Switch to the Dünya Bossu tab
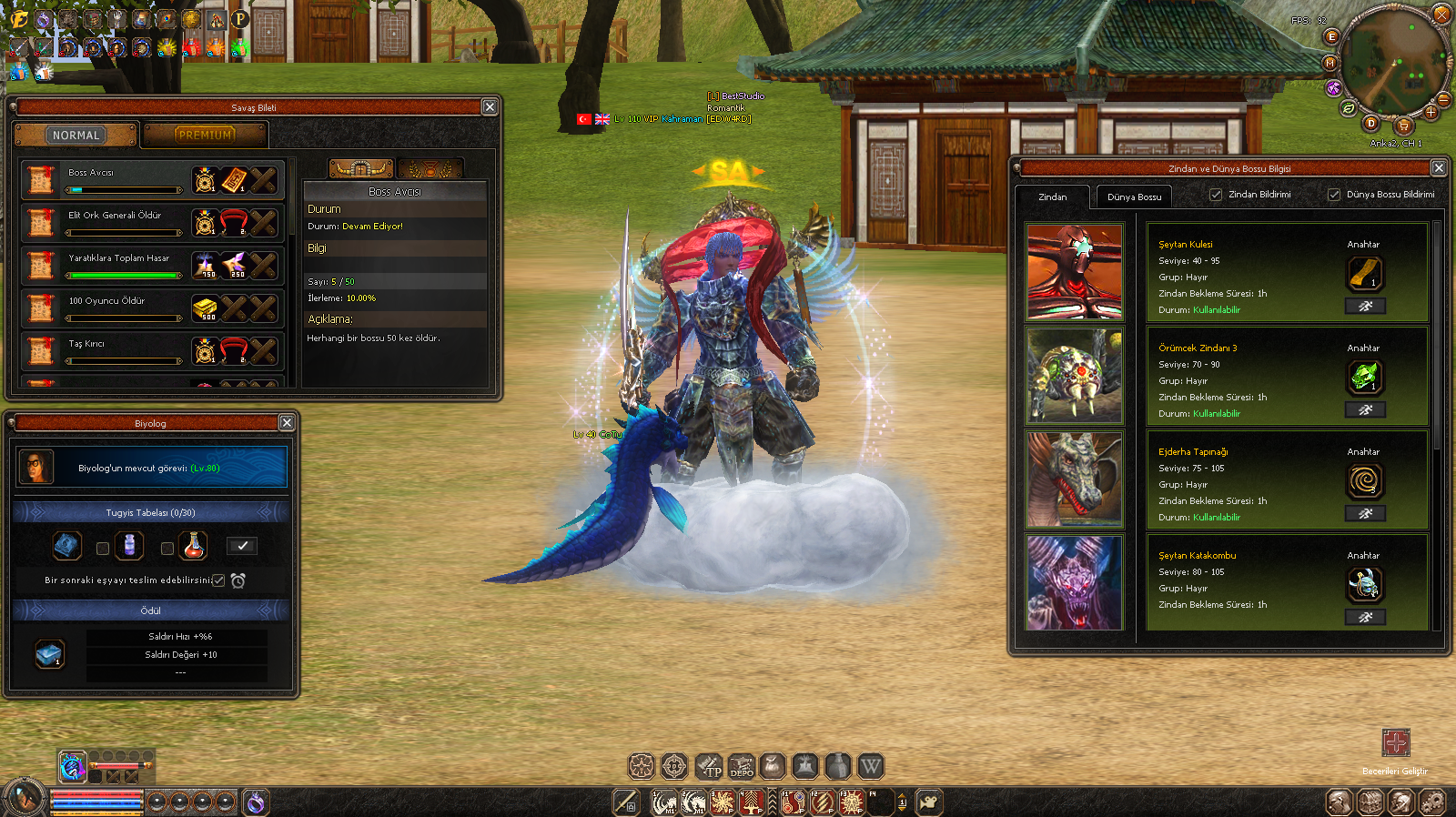Image resolution: width=1456 pixels, height=817 pixels. [x=1134, y=197]
